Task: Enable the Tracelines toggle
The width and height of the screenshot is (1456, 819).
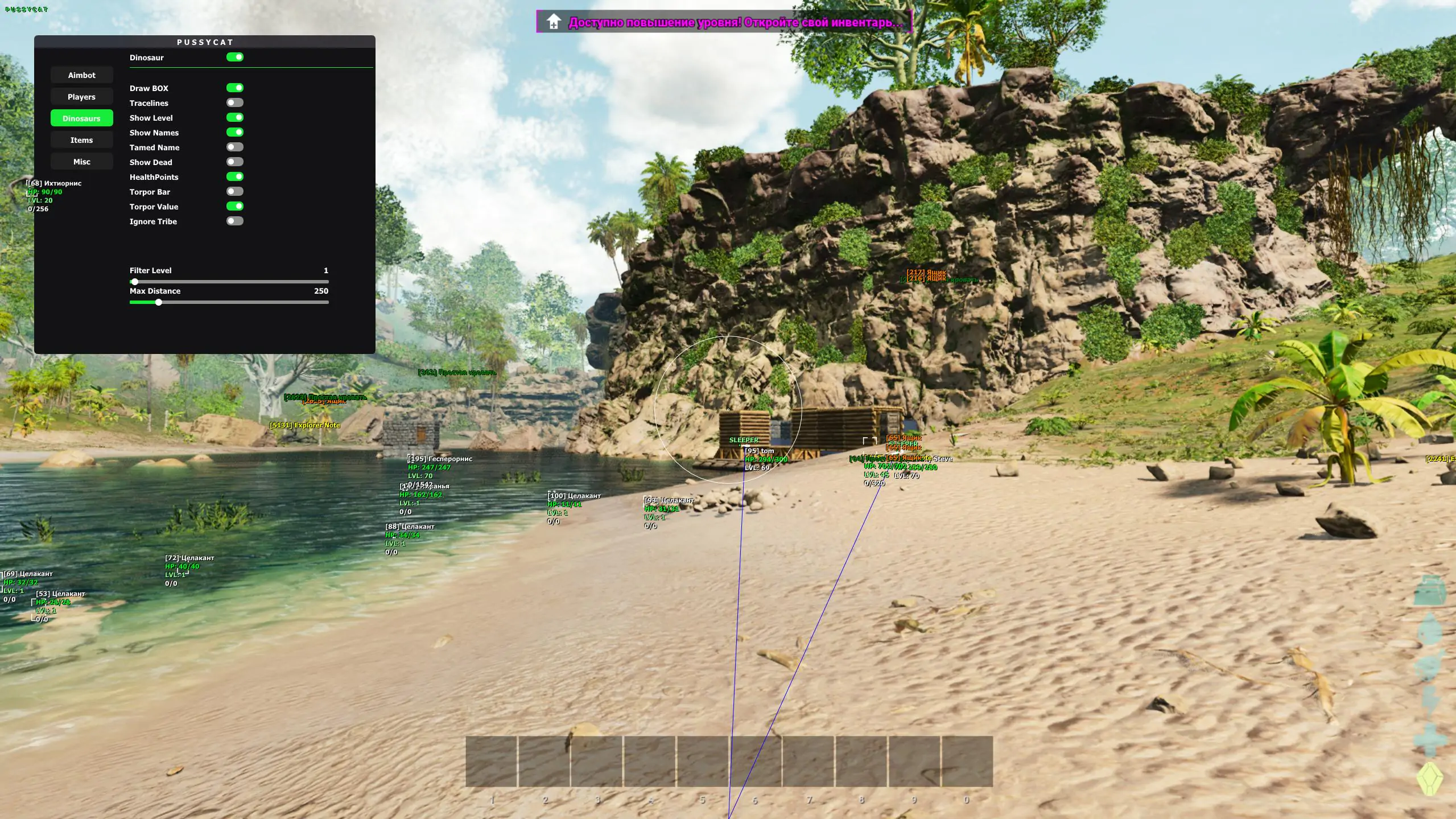Action: click(x=234, y=102)
